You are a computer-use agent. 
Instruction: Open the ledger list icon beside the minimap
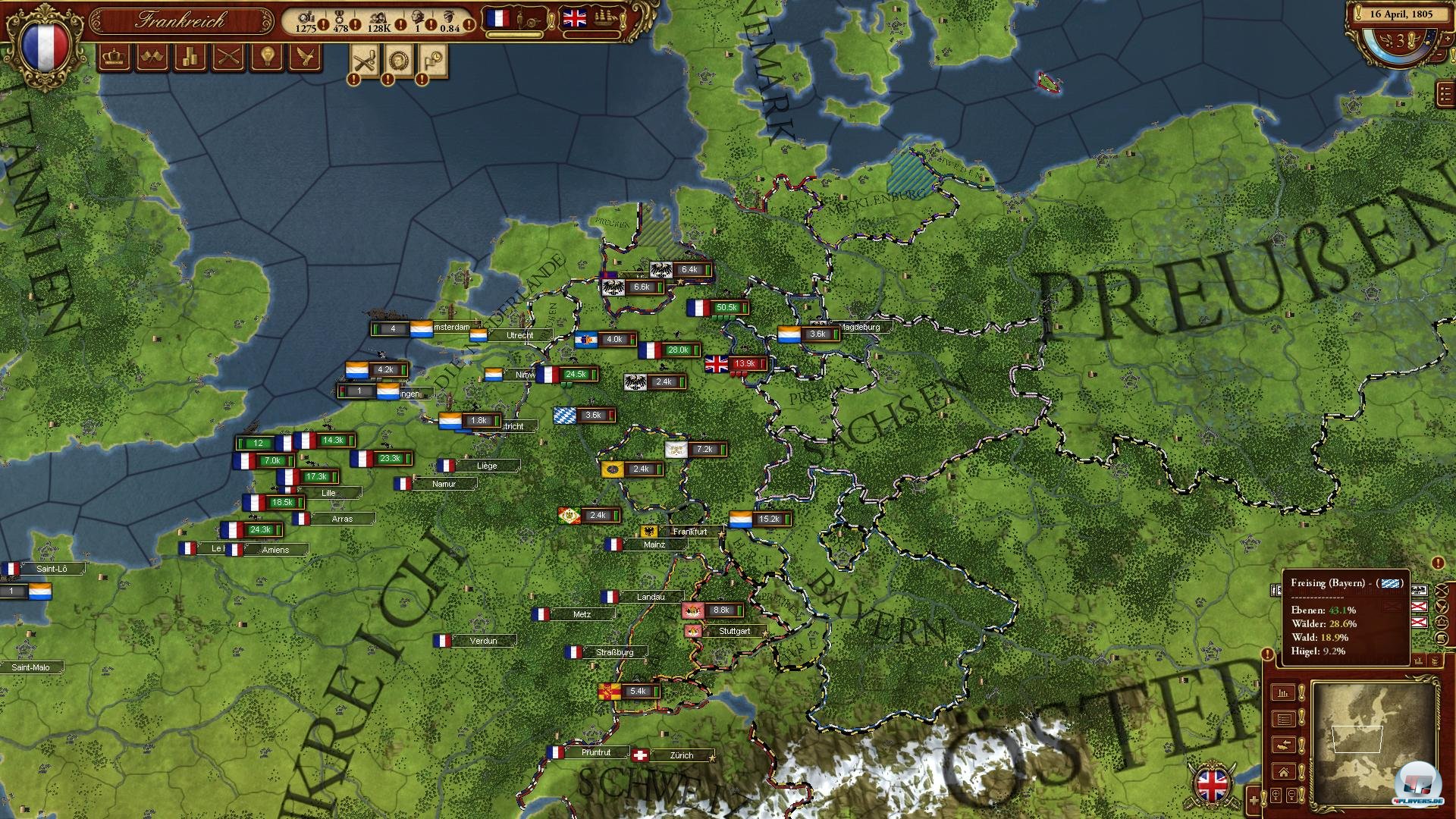pos(1284,719)
